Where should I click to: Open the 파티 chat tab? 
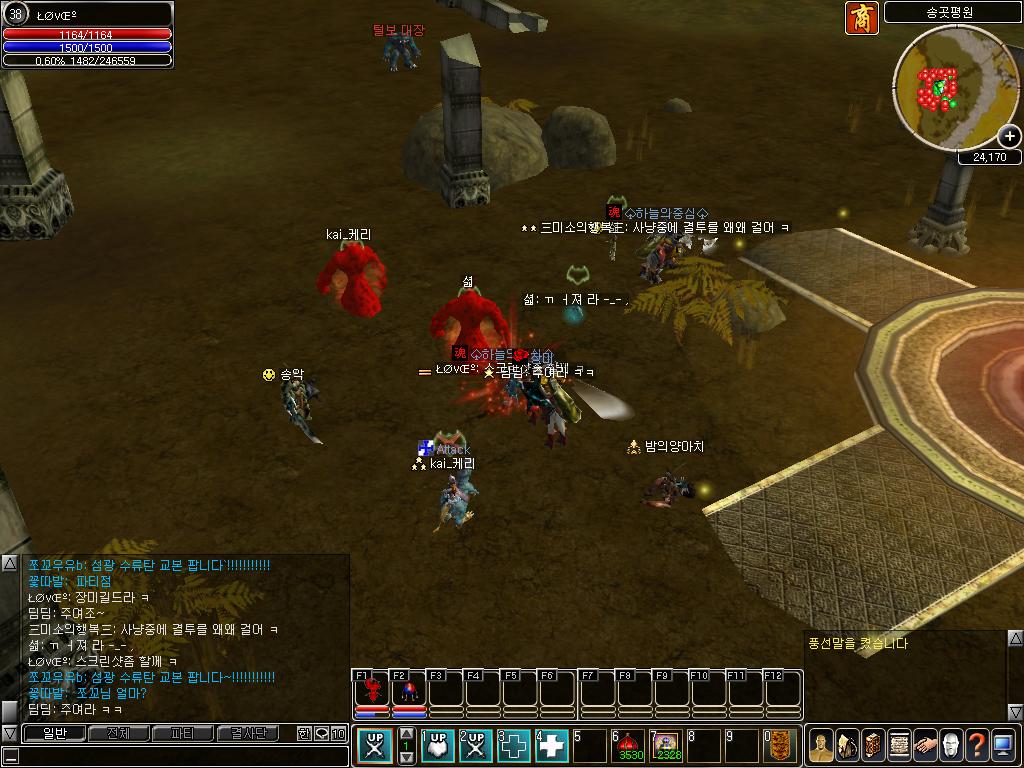183,734
